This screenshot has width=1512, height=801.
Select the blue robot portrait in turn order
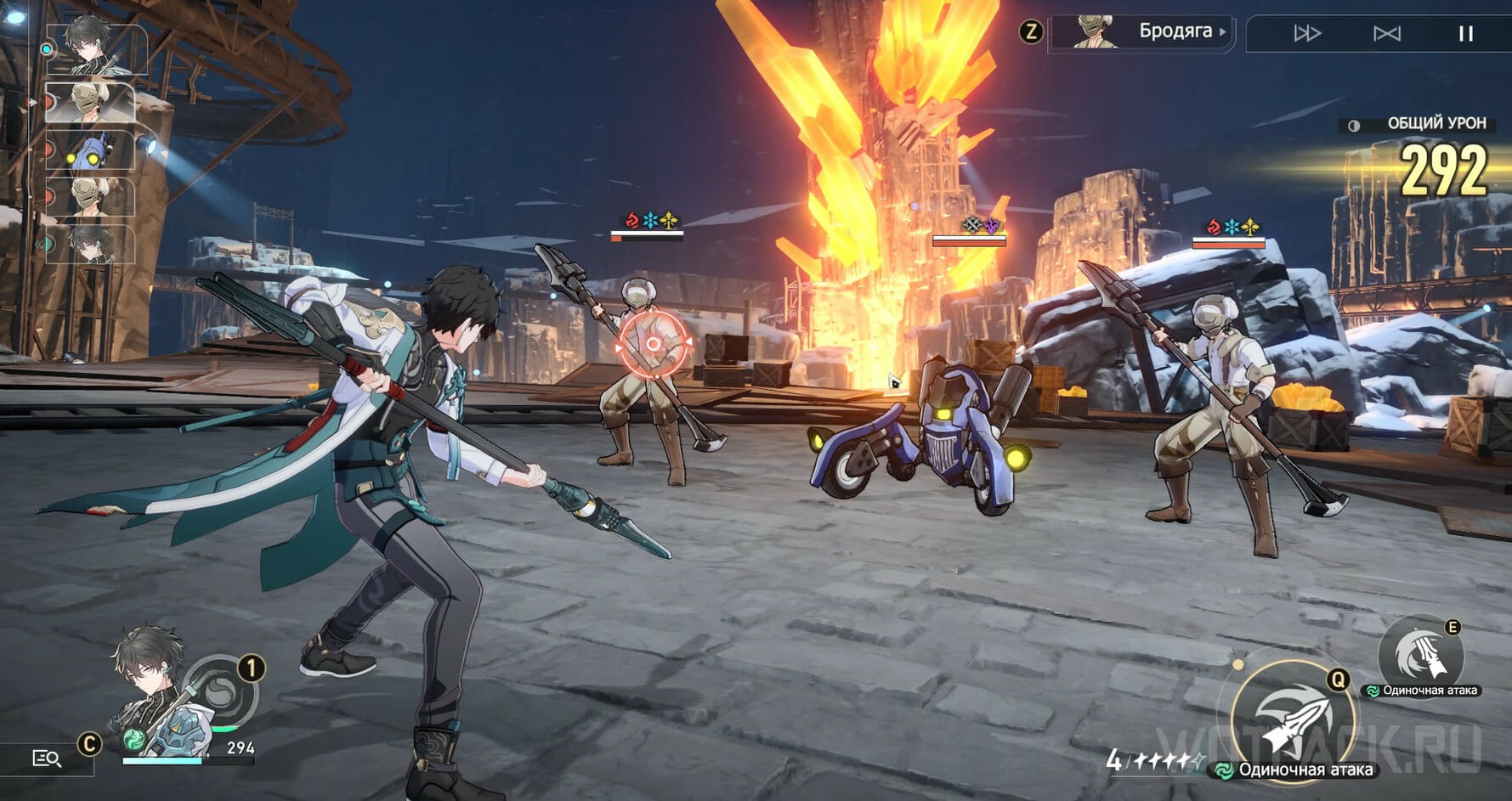[92, 151]
